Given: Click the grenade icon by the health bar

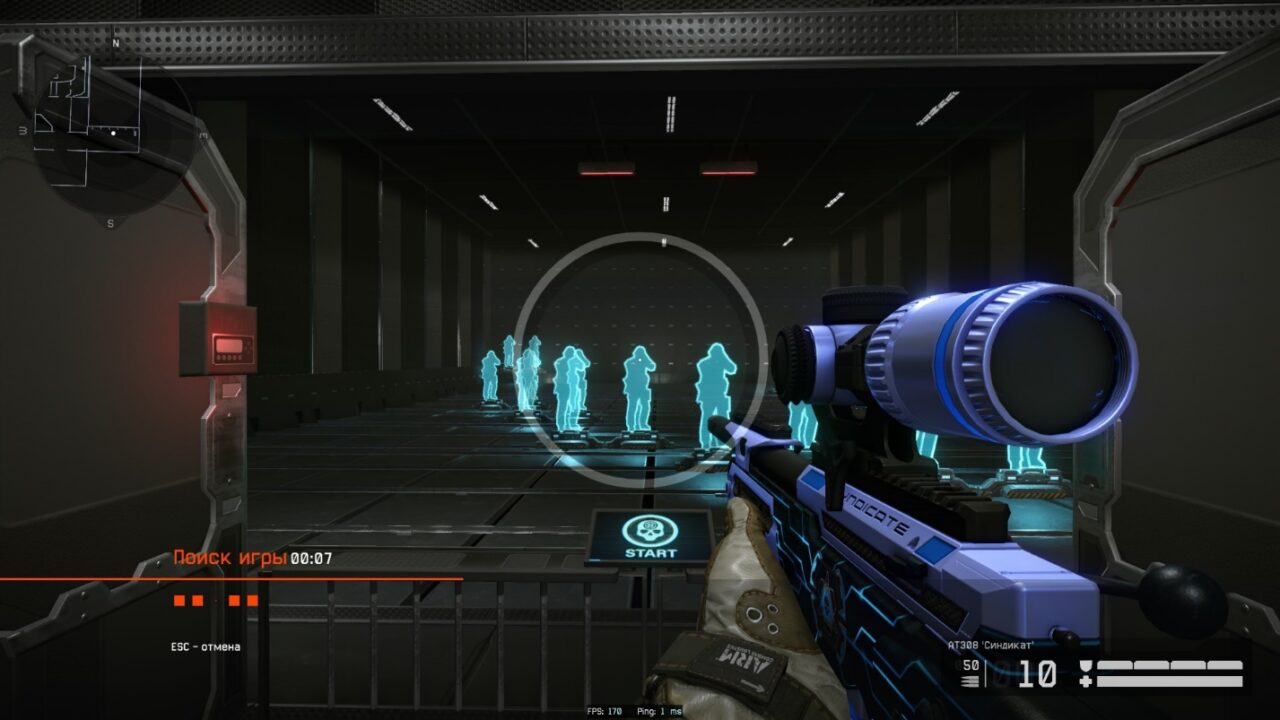Looking at the screenshot, I should point(1086,680).
